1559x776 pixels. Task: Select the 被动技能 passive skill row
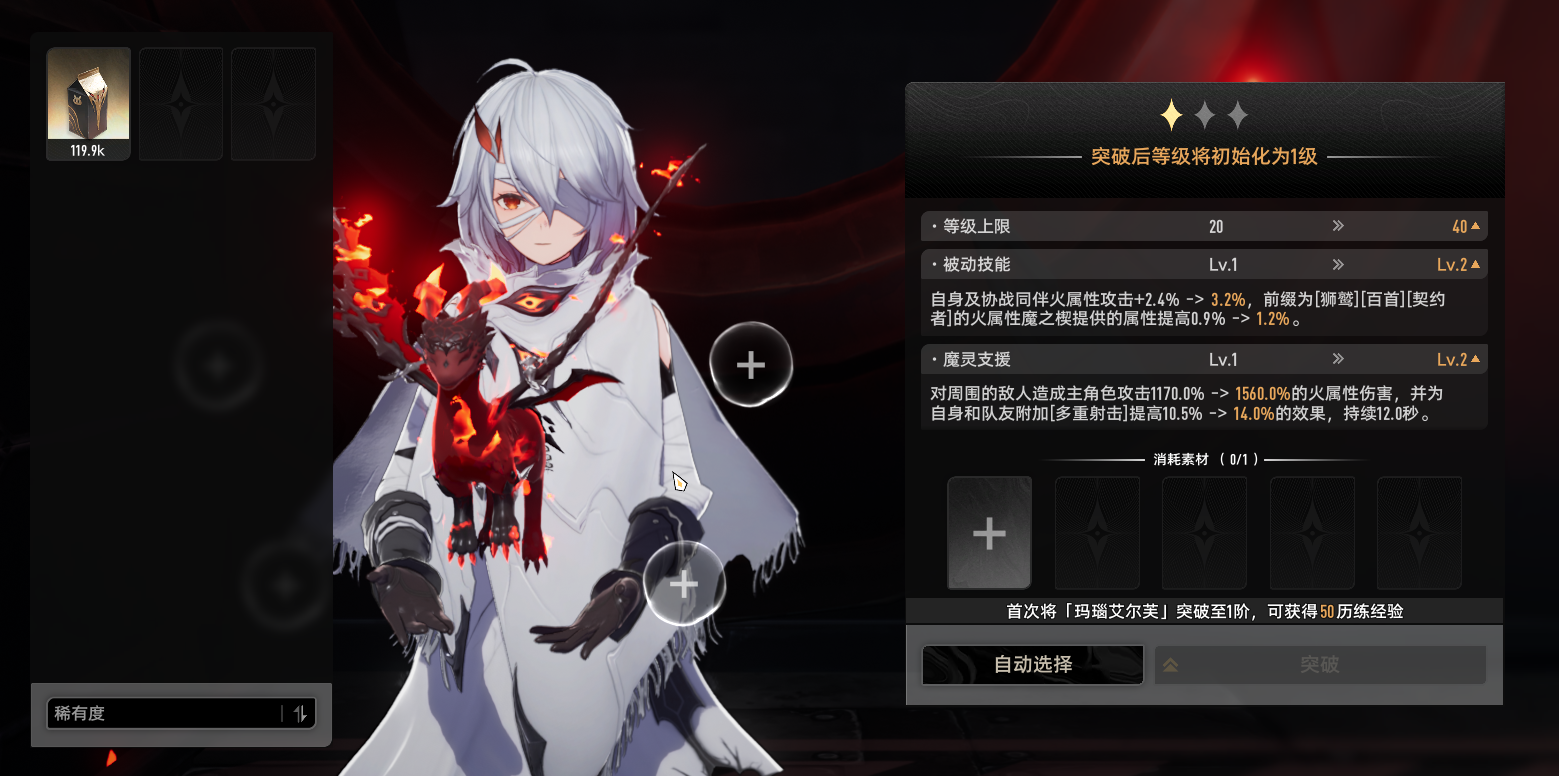(1203, 265)
